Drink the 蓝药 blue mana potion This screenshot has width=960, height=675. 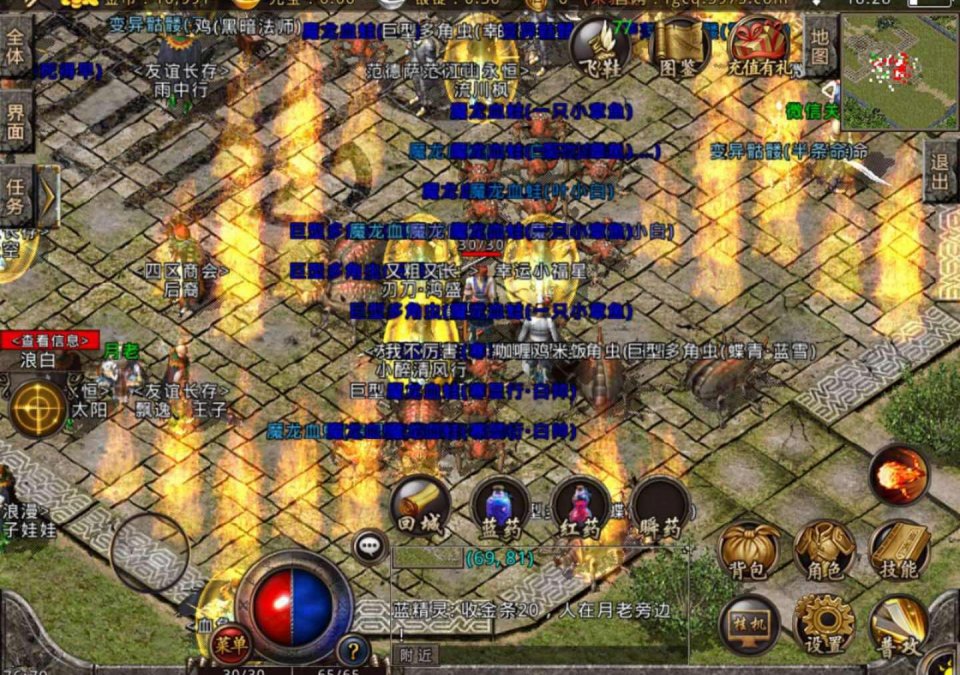pyautogui.click(x=500, y=506)
